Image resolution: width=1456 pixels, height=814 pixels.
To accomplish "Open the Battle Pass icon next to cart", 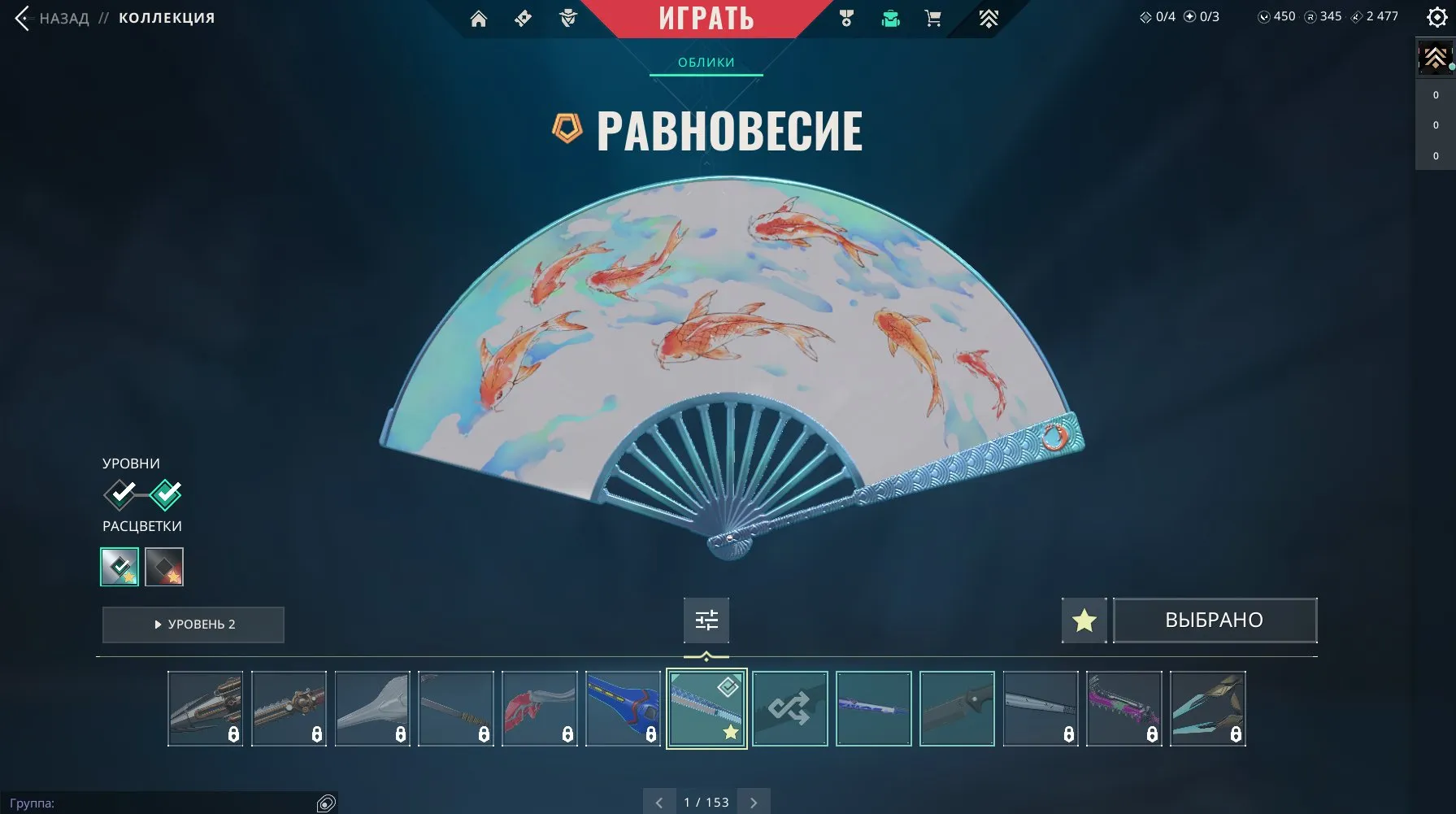I will click(x=988, y=18).
